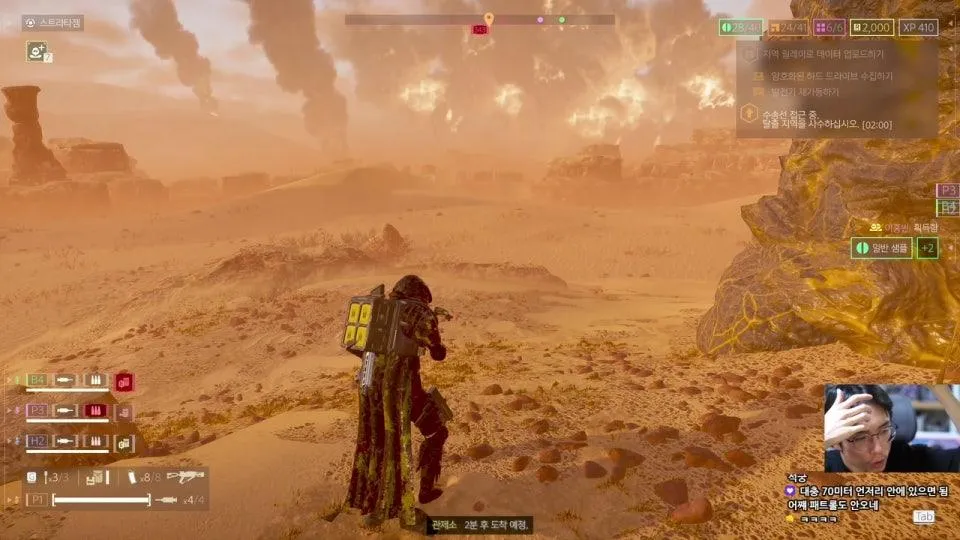Click the backpack icon for H2

(124, 442)
